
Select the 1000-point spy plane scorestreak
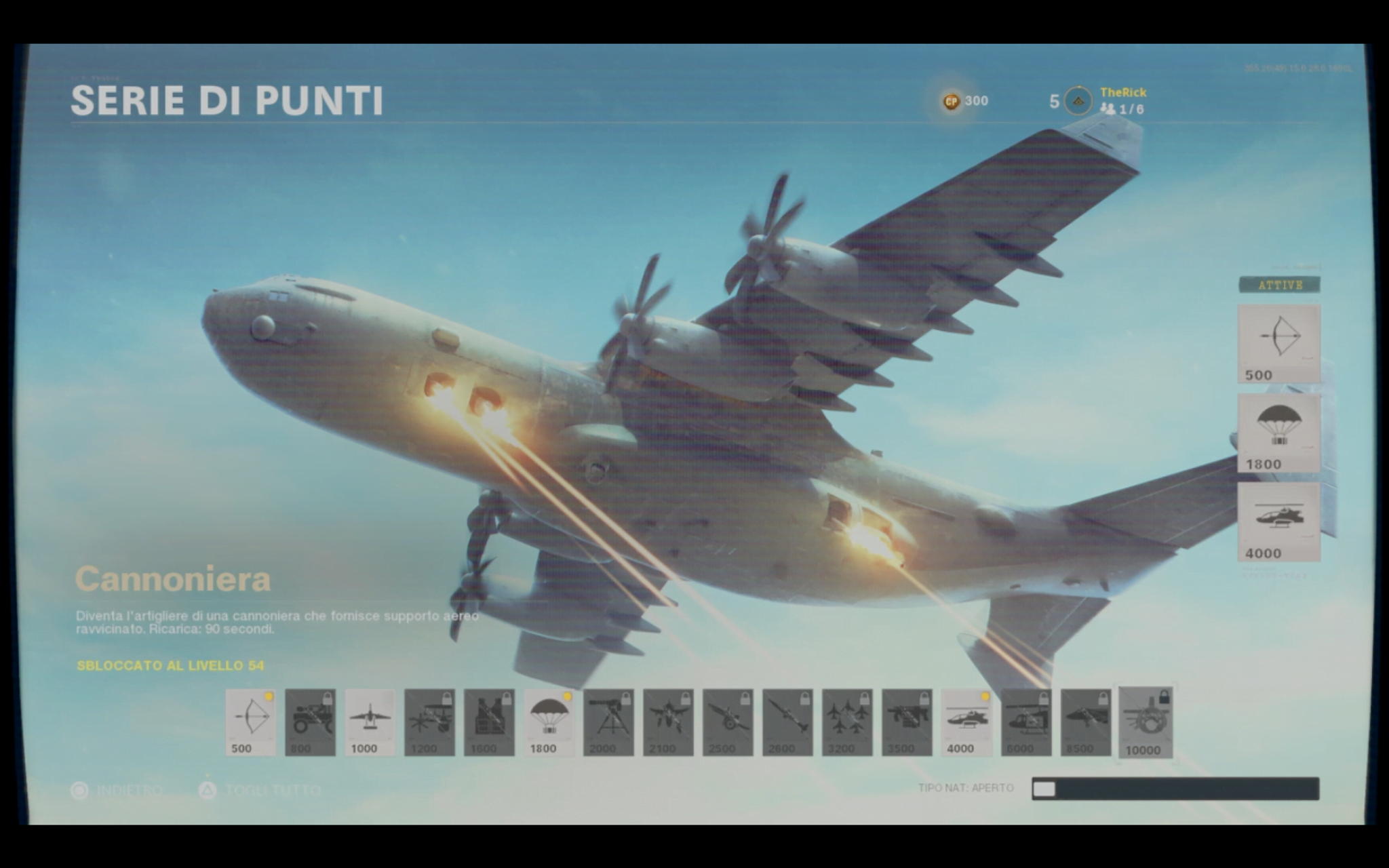370,722
